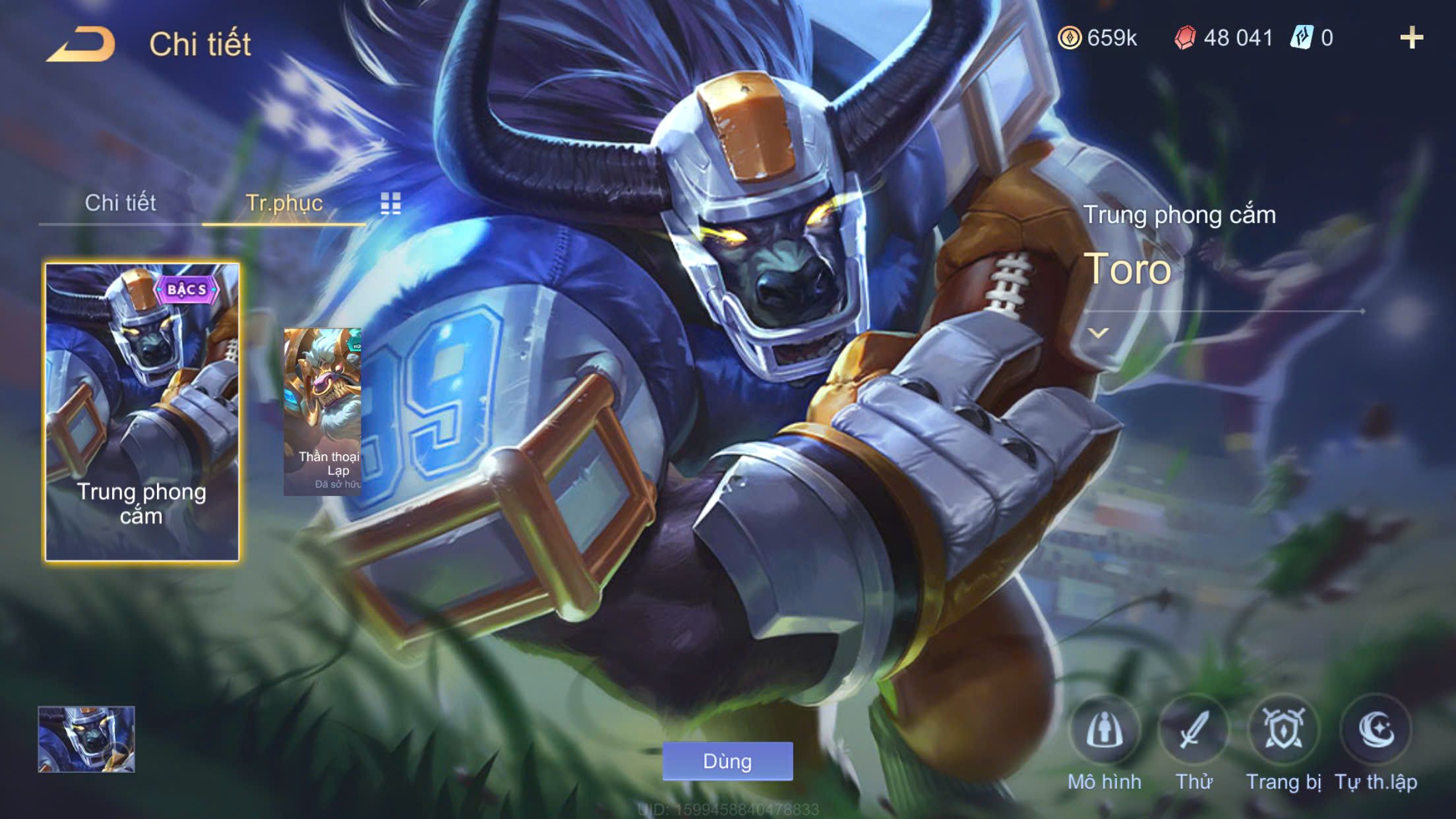
Task: Click the Toro portrait thumbnail
Action: 86,739
